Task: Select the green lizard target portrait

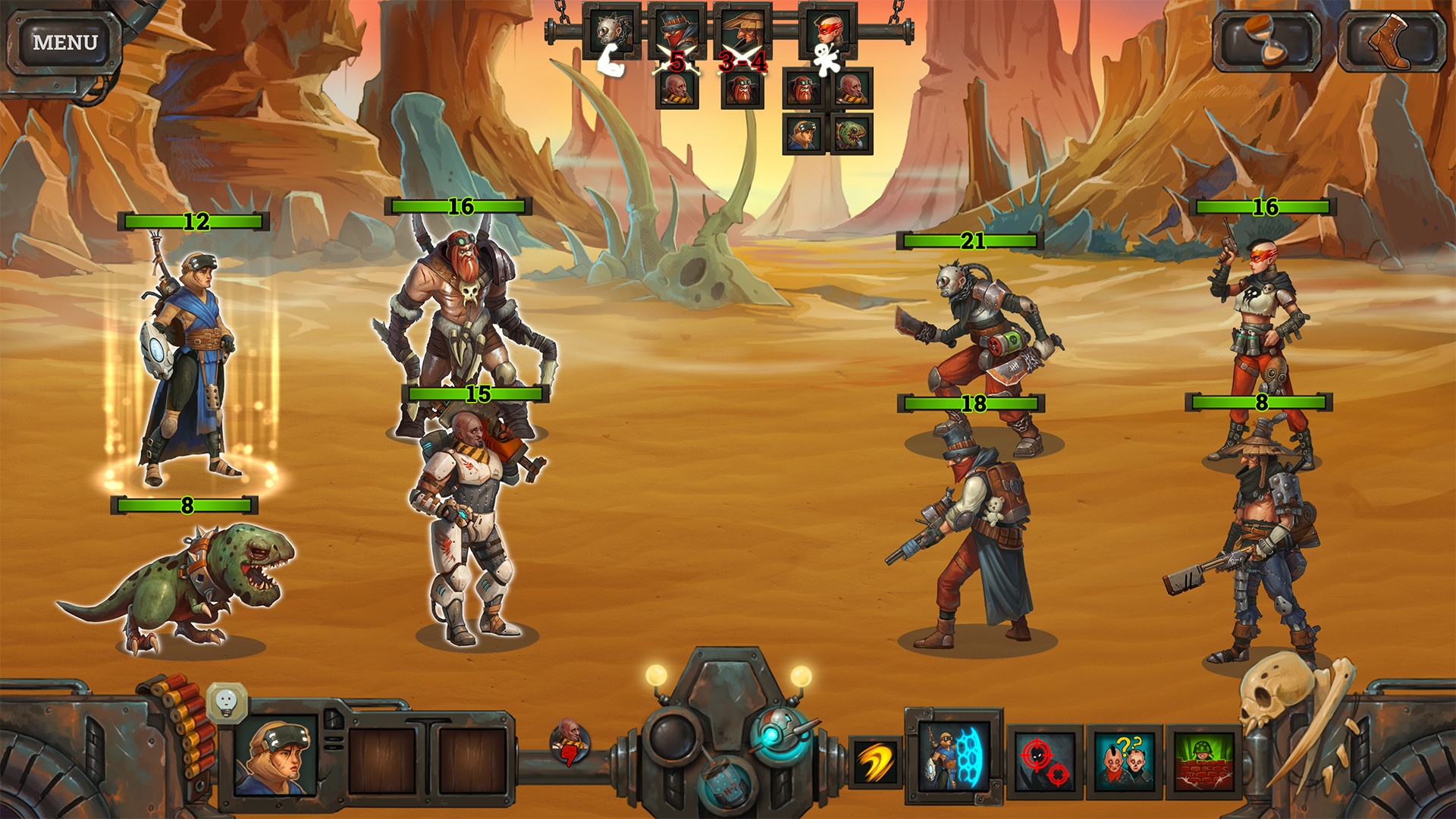Action: (x=852, y=134)
